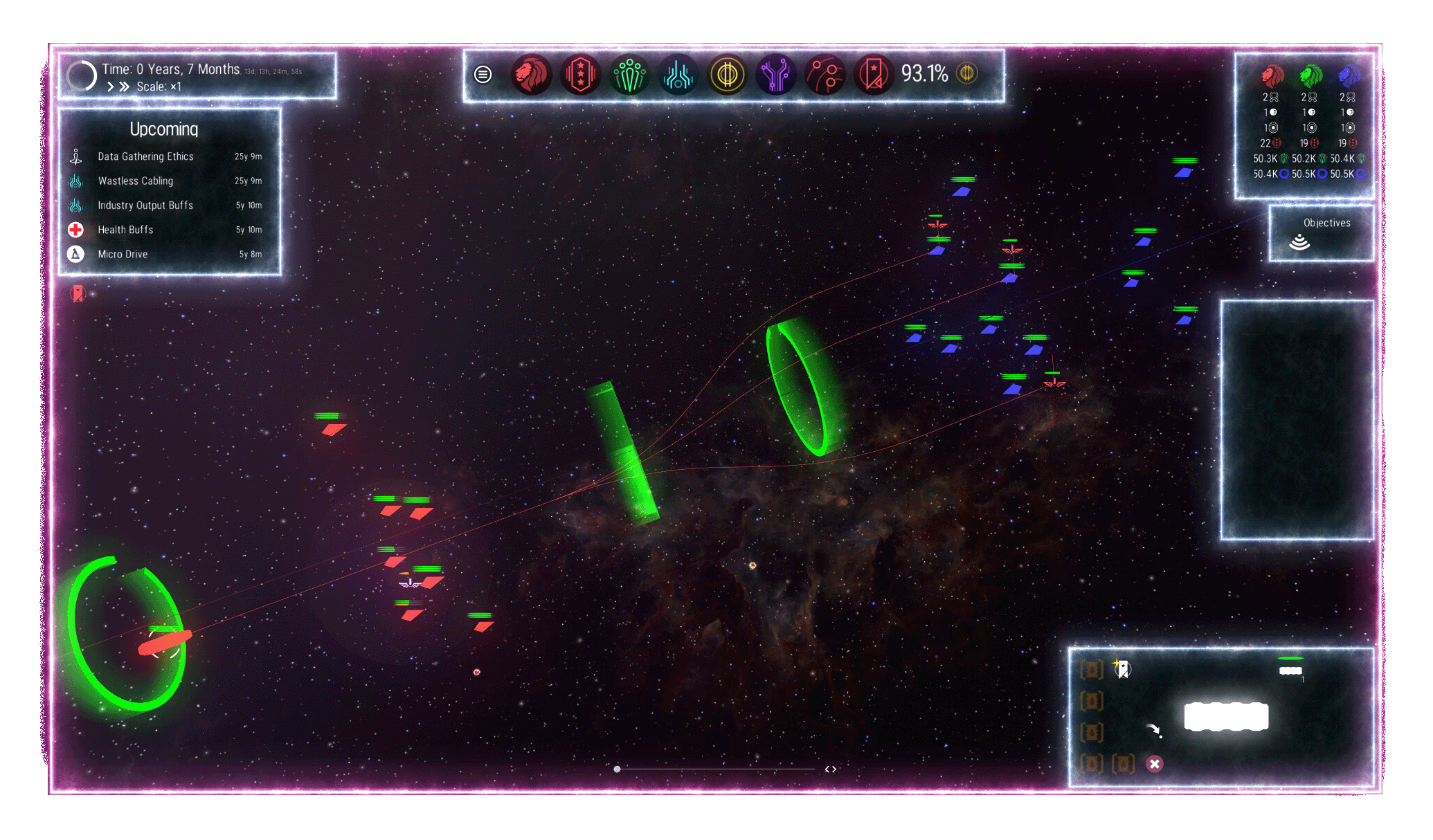
Task: Open the purple circuit research icon
Action: [x=776, y=74]
